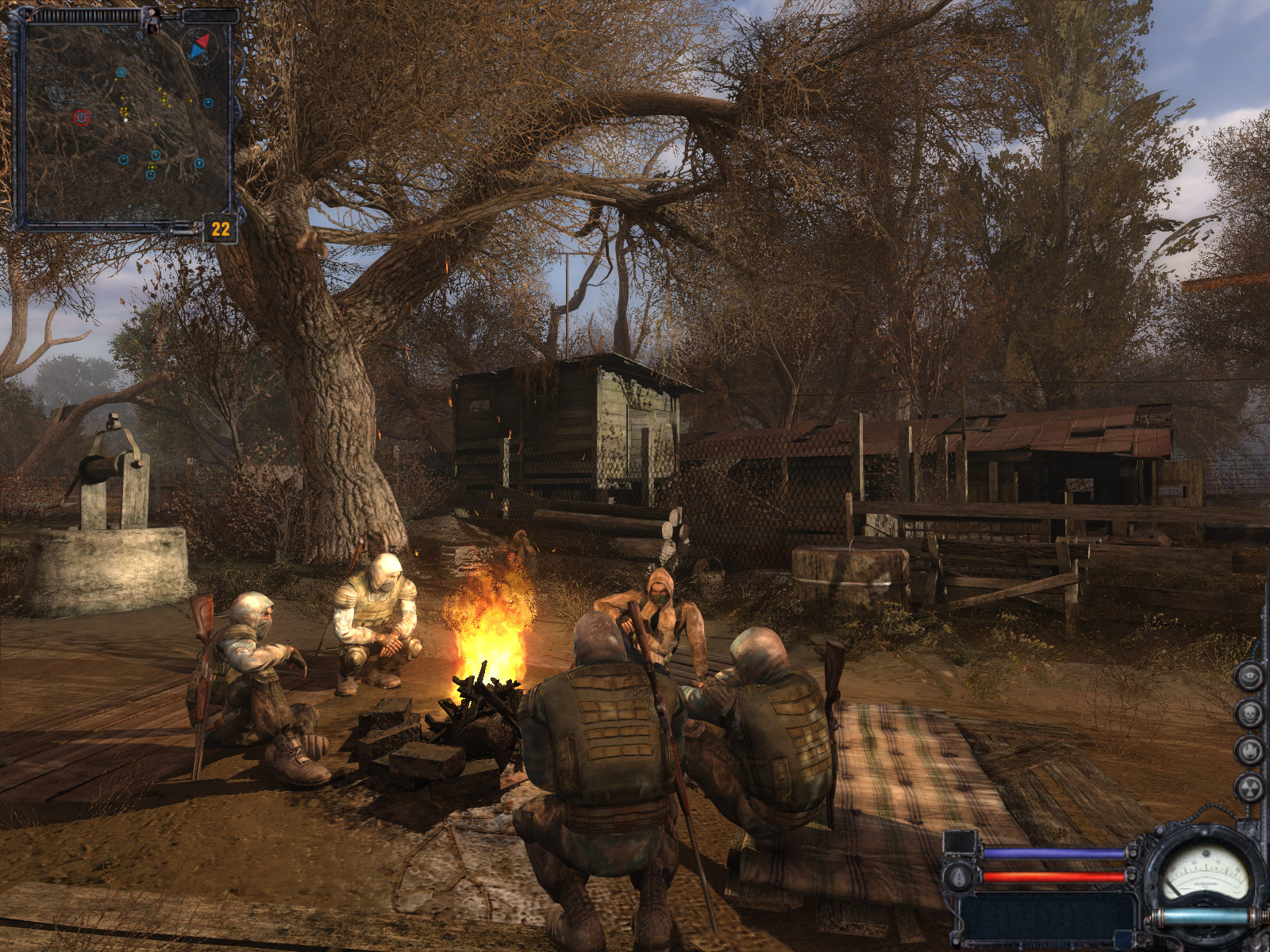Image resolution: width=1270 pixels, height=952 pixels.
Task: Select the skull hazard indicator icon
Action: click(1249, 713)
